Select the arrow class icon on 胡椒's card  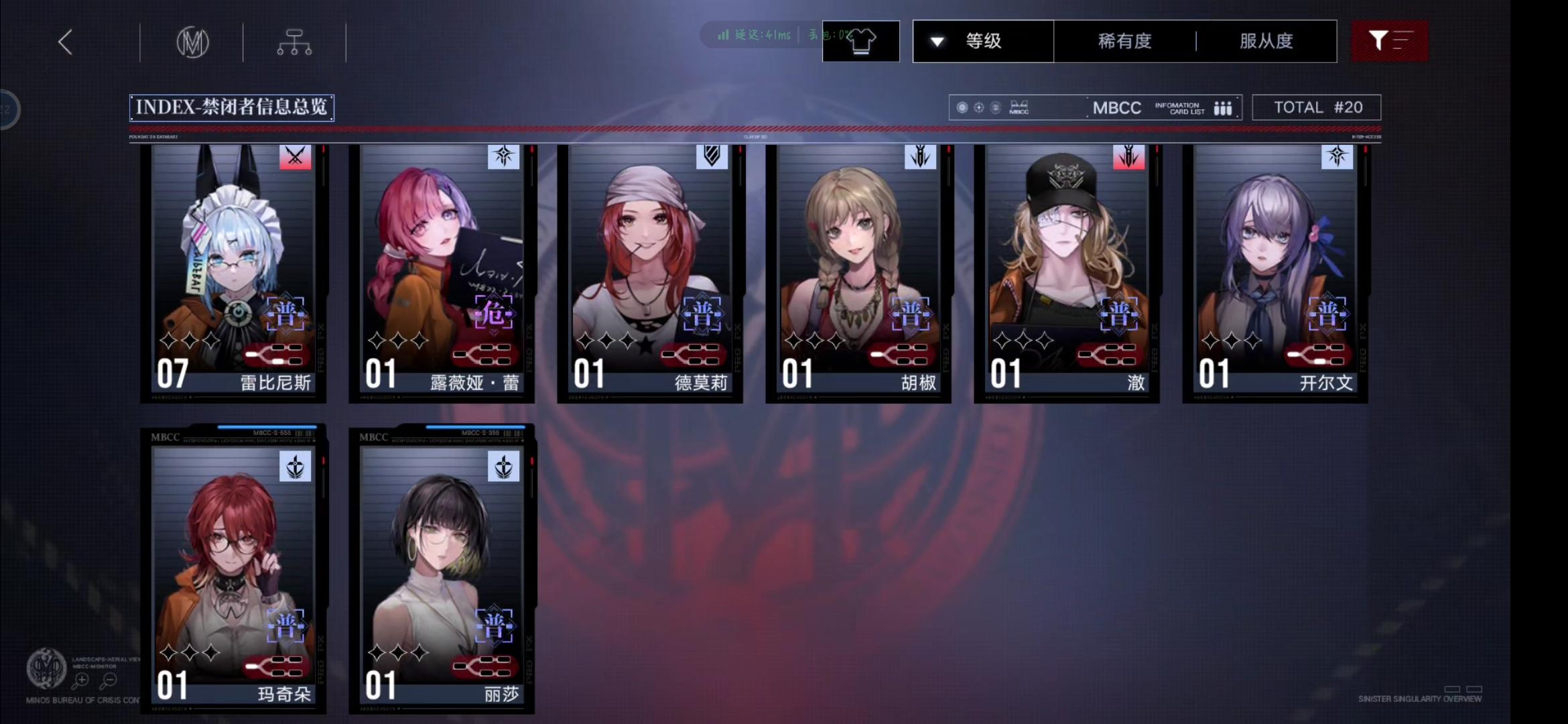point(919,158)
